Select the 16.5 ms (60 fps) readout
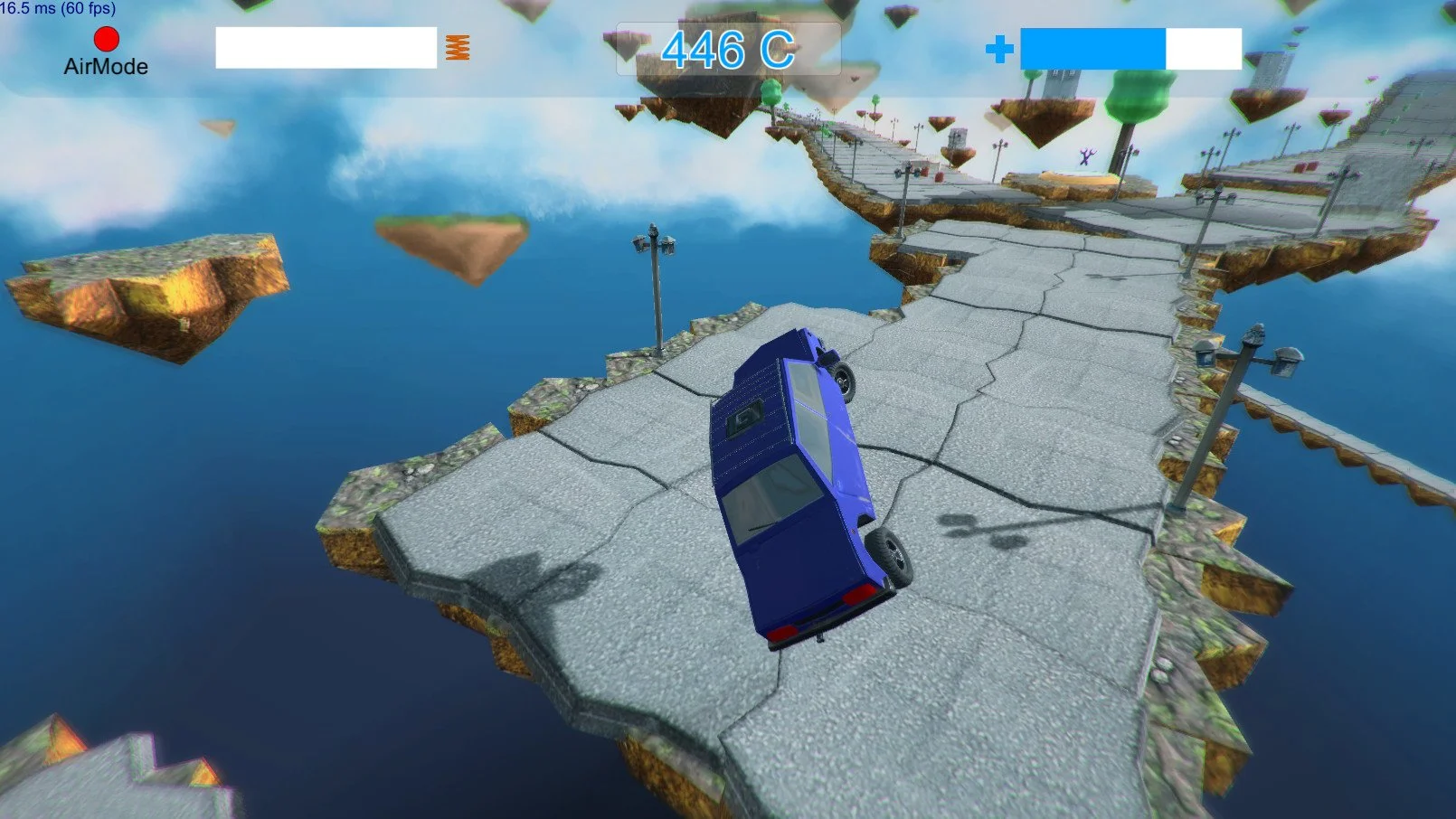 point(57,7)
